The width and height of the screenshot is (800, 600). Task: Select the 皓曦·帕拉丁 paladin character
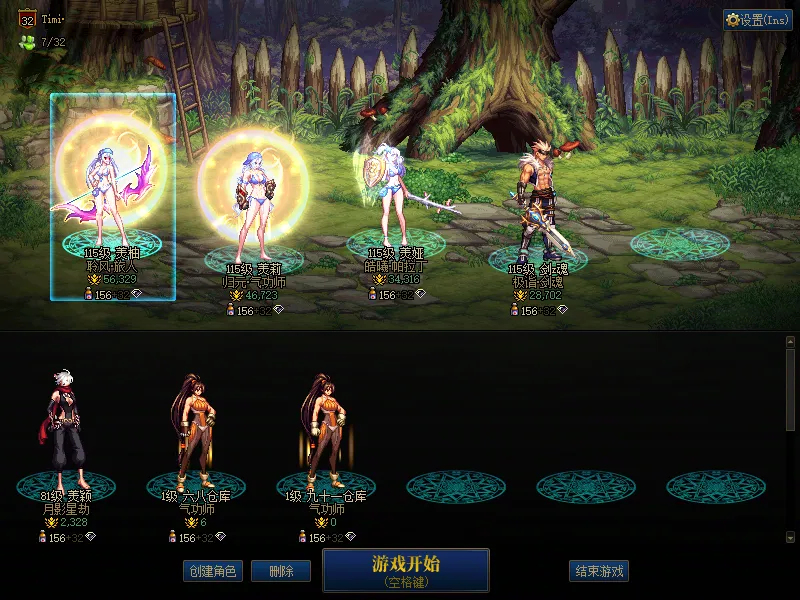point(396,200)
